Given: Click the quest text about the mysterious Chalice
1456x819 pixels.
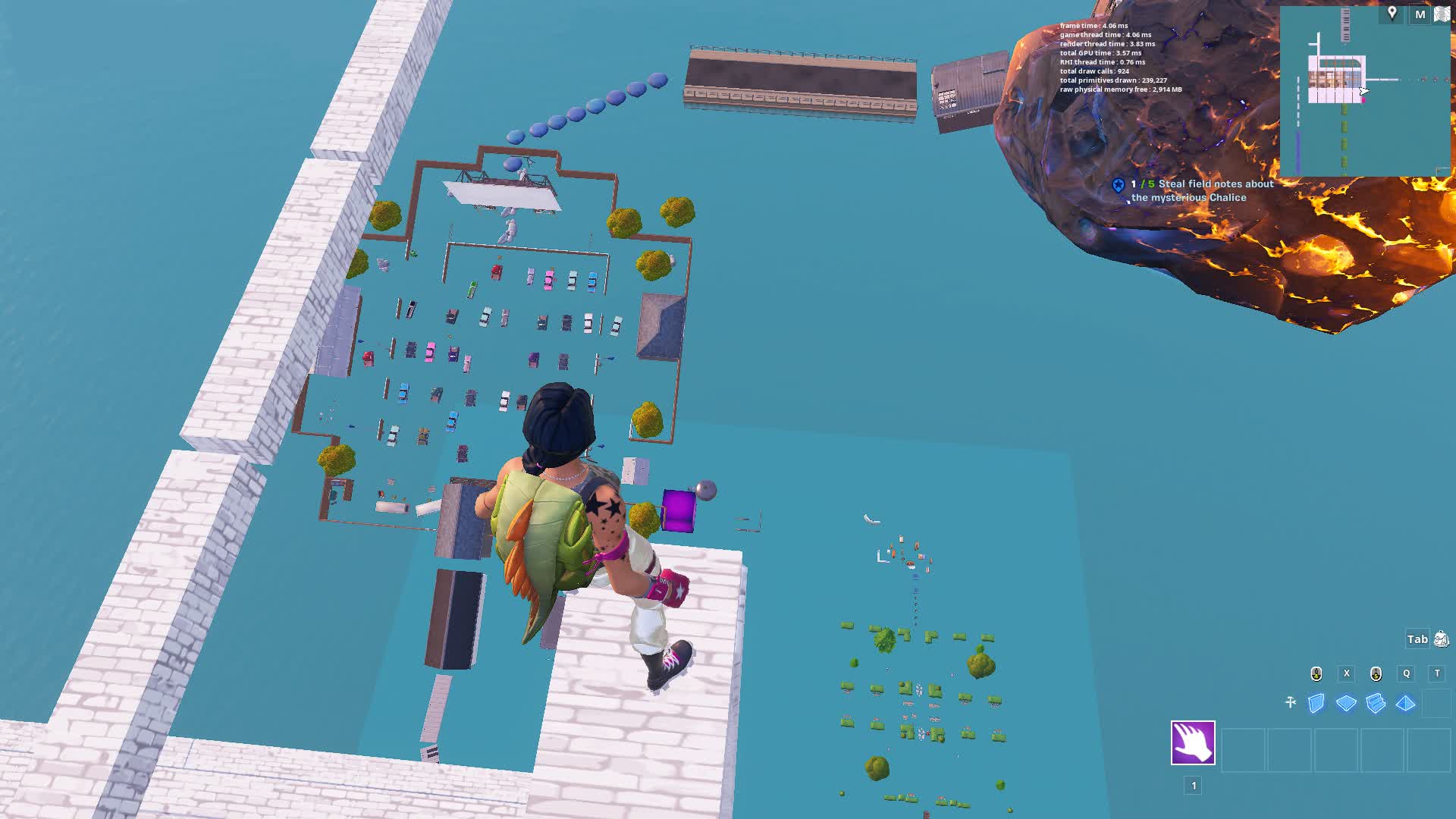Looking at the screenshot, I should (1200, 190).
